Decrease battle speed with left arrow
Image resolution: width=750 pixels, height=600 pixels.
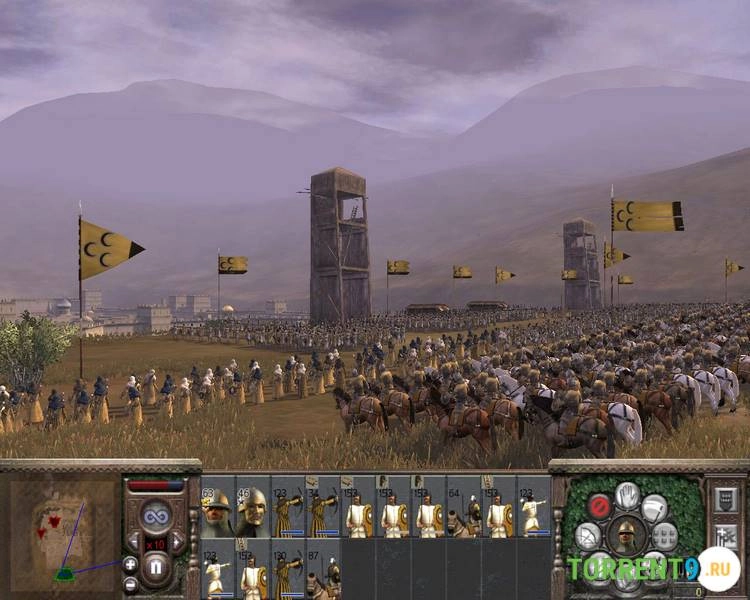click(134, 543)
